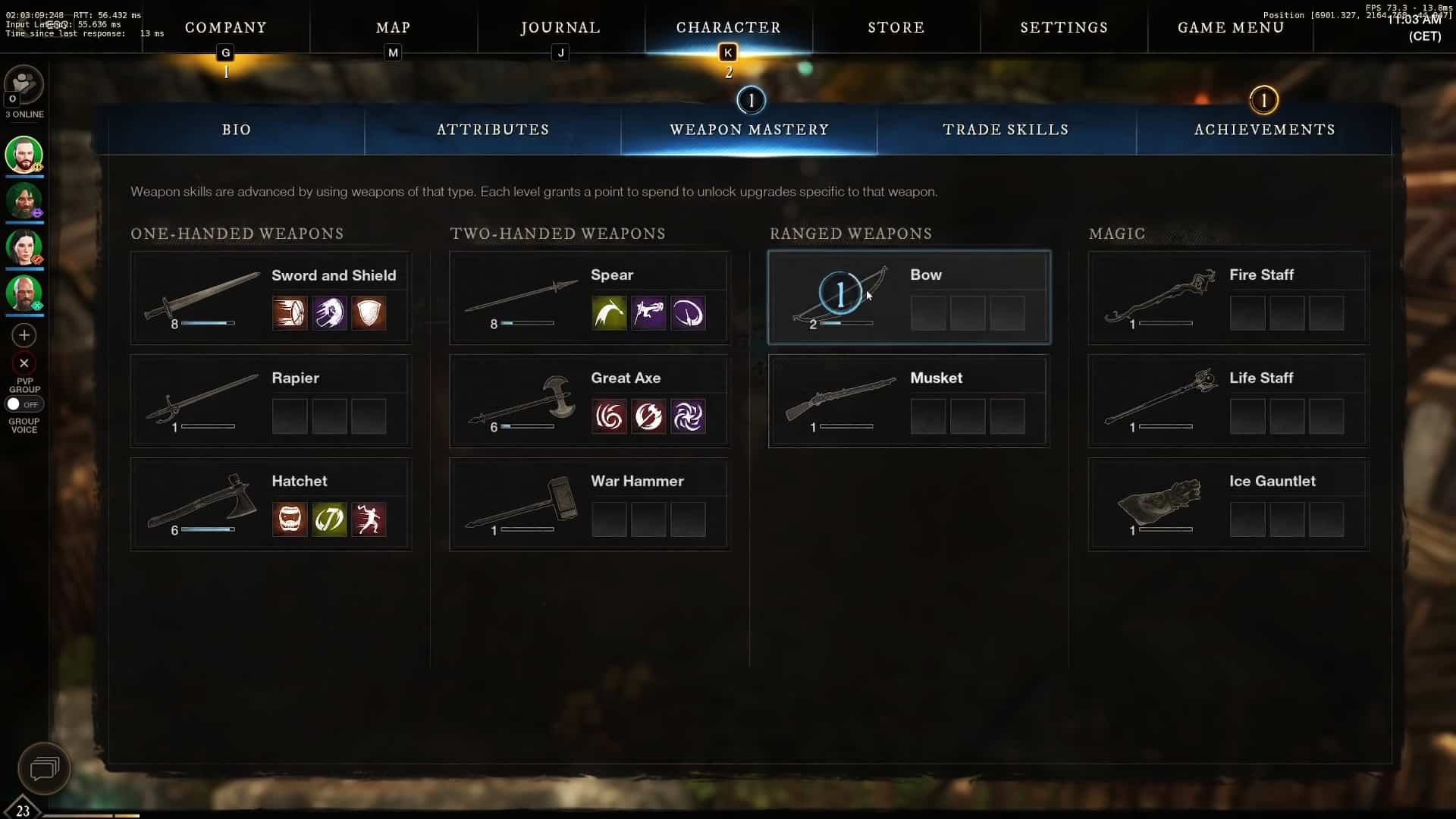Click the purple Great Axe mastery icon

(x=689, y=416)
